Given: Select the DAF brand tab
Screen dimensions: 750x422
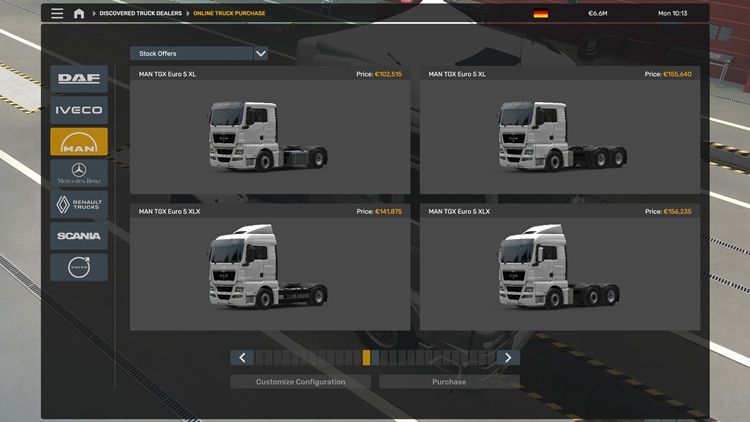Looking at the screenshot, I should (x=79, y=79).
